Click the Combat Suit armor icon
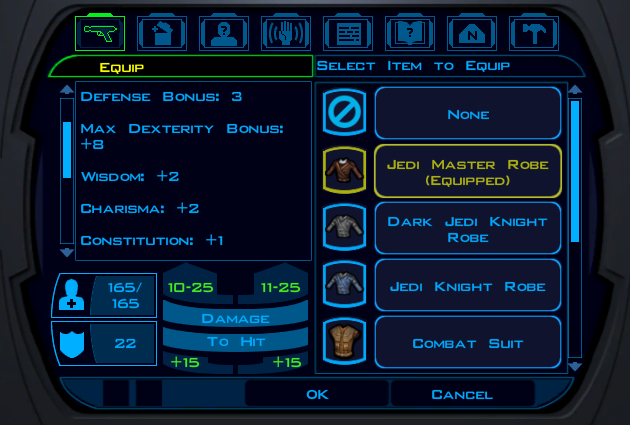The image size is (630, 425). point(341,343)
